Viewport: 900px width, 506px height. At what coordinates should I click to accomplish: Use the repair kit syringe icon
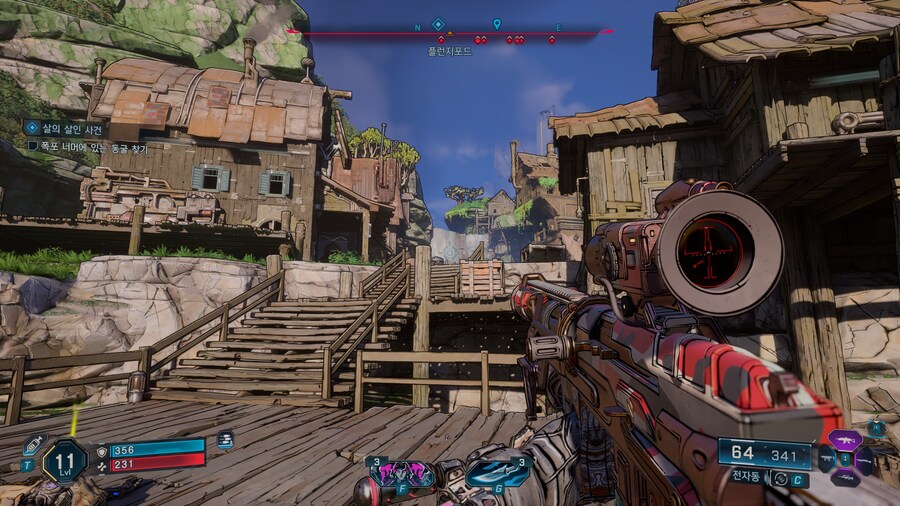(x=34, y=446)
